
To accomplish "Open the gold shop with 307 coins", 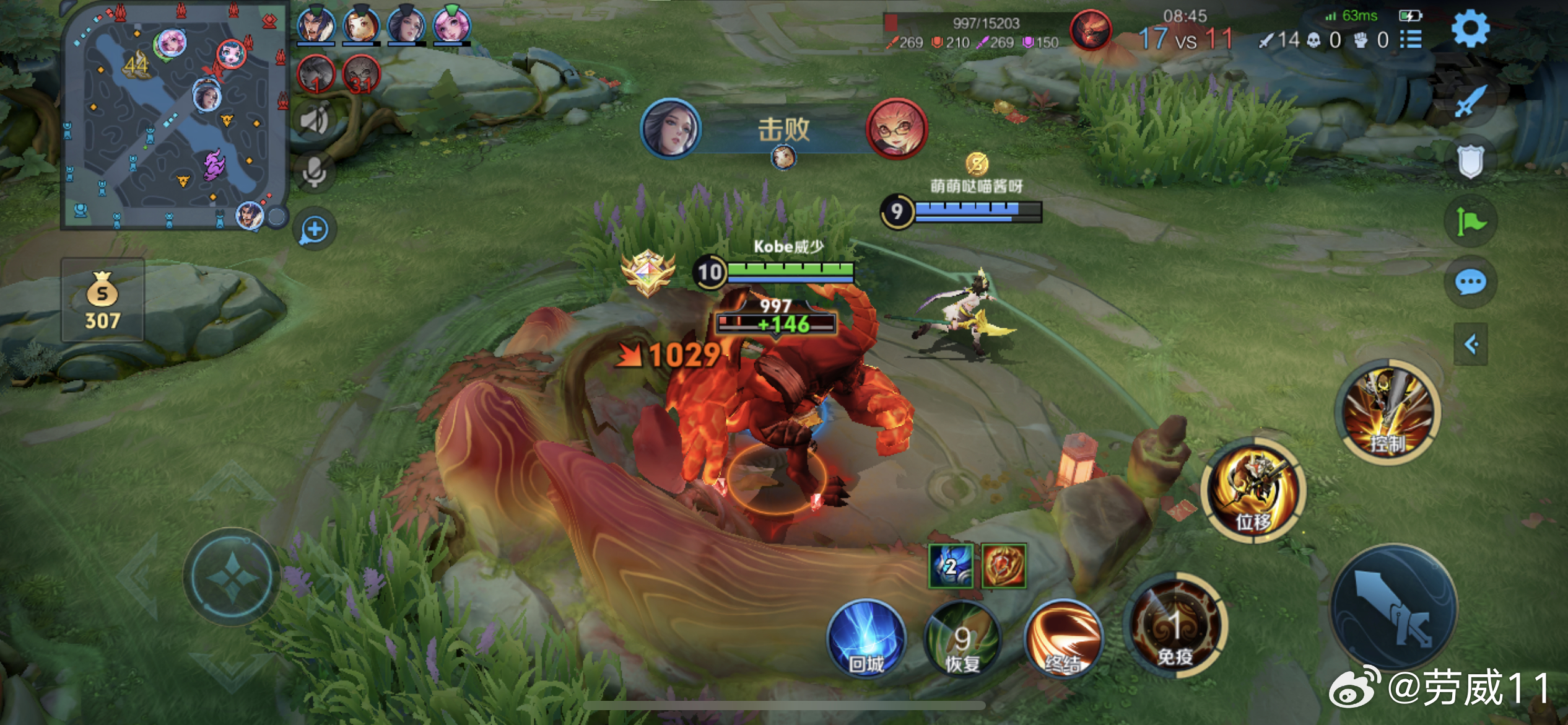I will pyautogui.click(x=103, y=300).
